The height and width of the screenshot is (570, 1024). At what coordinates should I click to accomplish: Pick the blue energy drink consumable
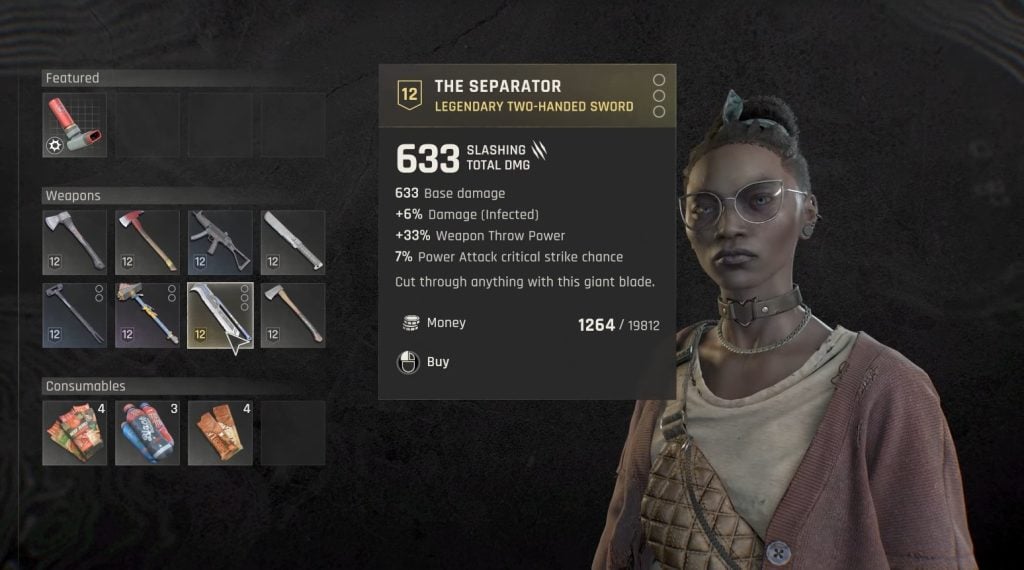click(147, 433)
